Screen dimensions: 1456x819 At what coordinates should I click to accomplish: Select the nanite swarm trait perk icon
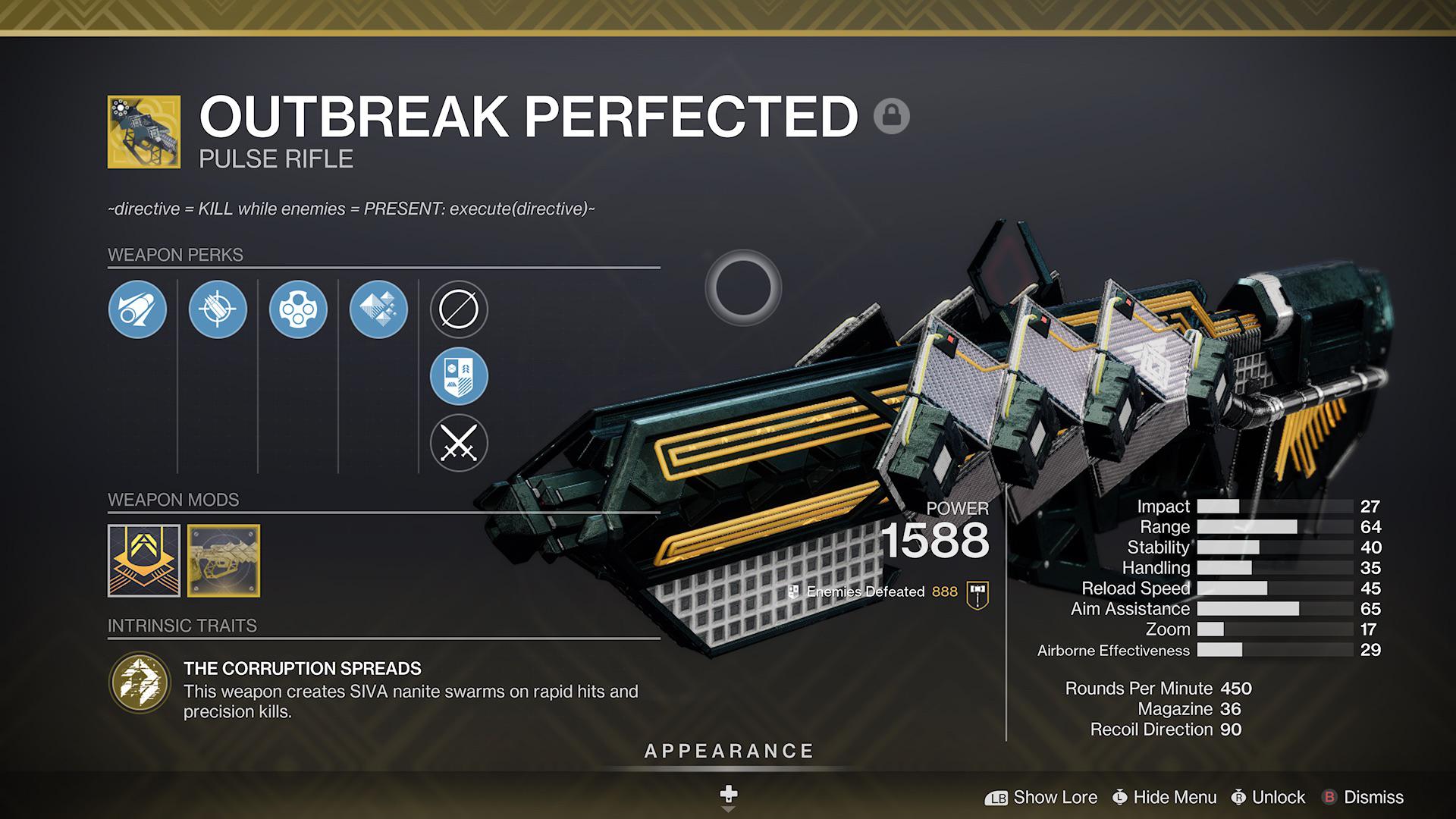(x=377, y=309)
